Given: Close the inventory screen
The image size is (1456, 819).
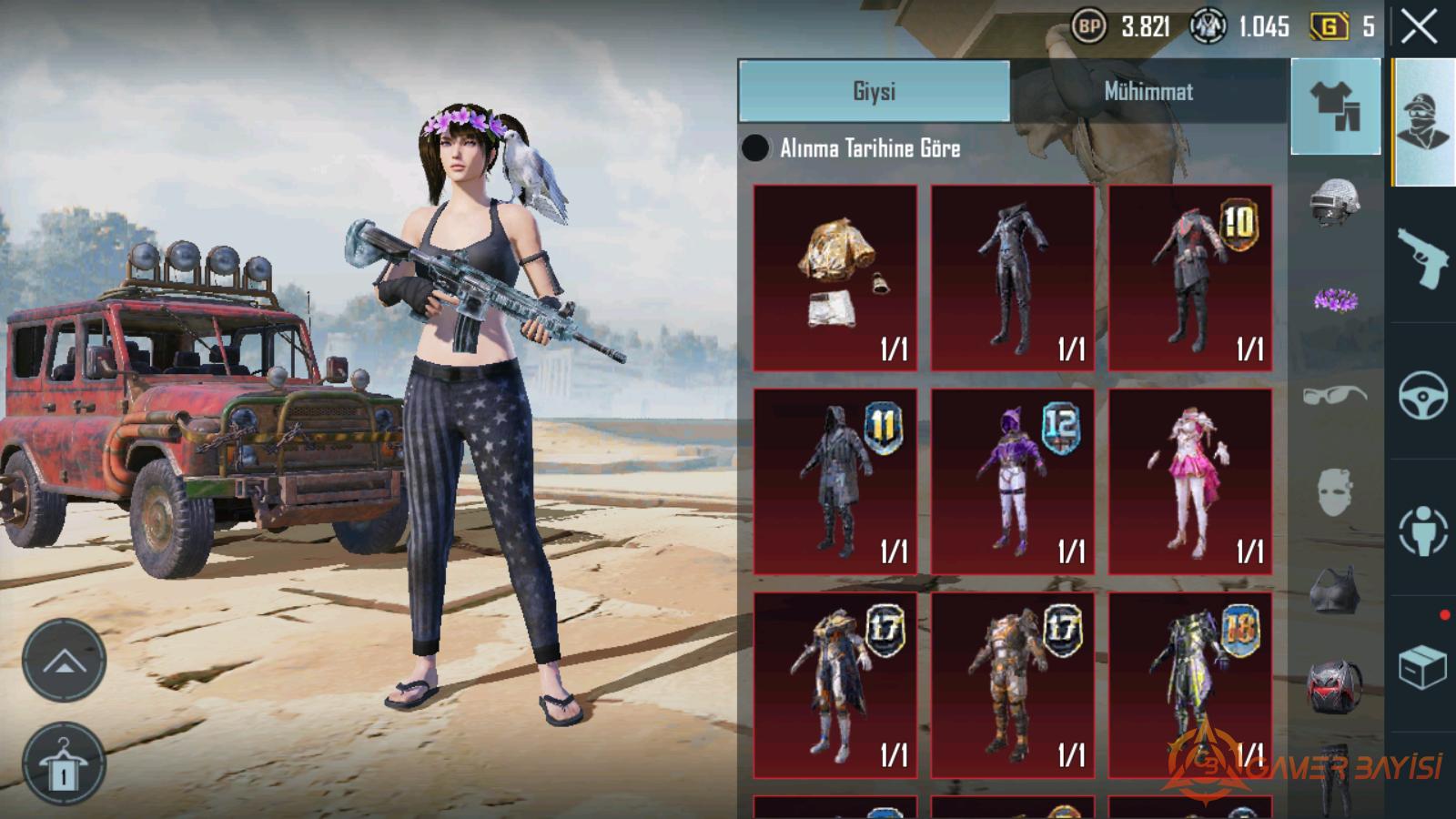Looking at the screenshot, I should pos(1419,27).
